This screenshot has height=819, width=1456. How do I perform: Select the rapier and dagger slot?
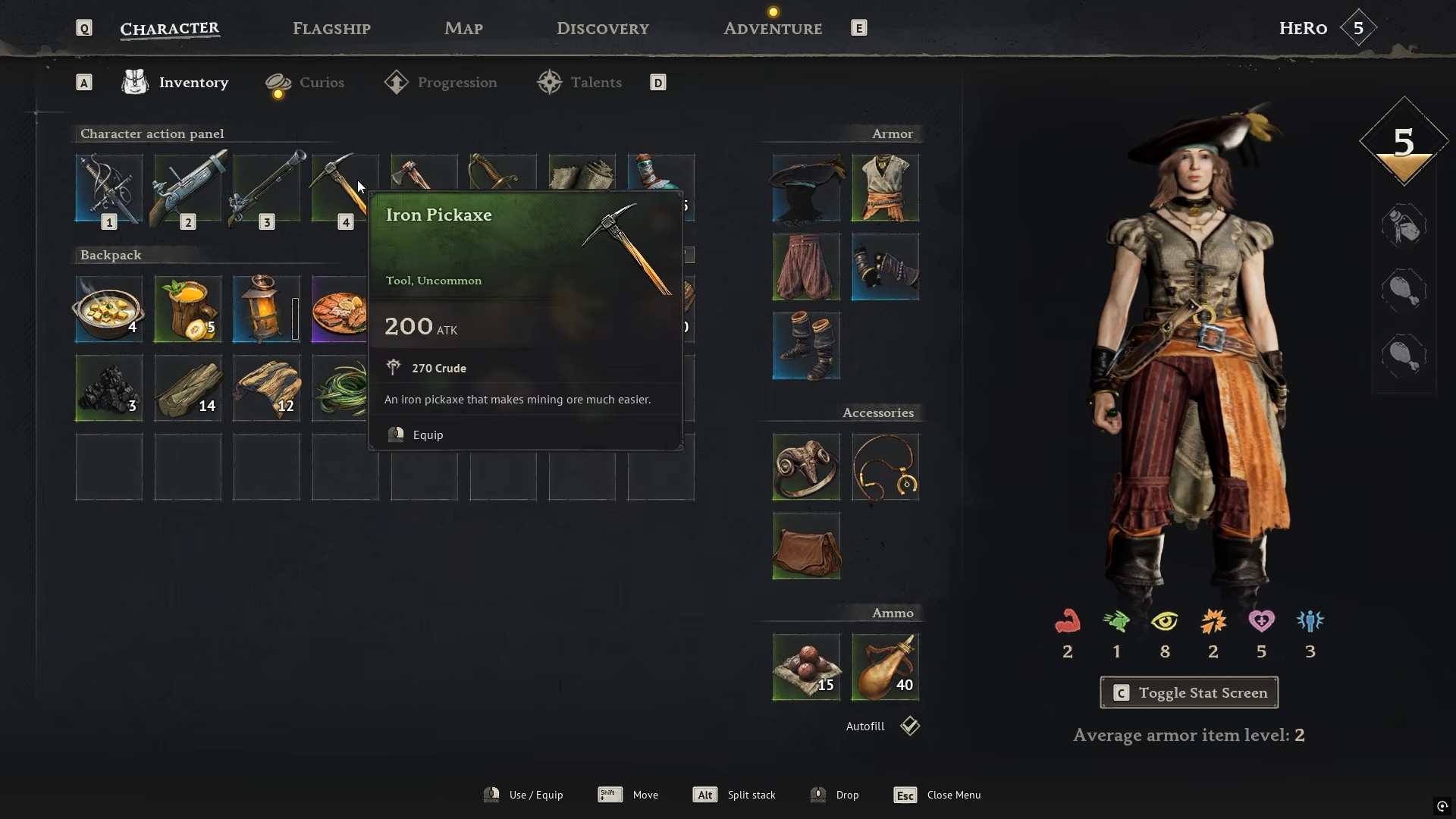tap(108, 188)
